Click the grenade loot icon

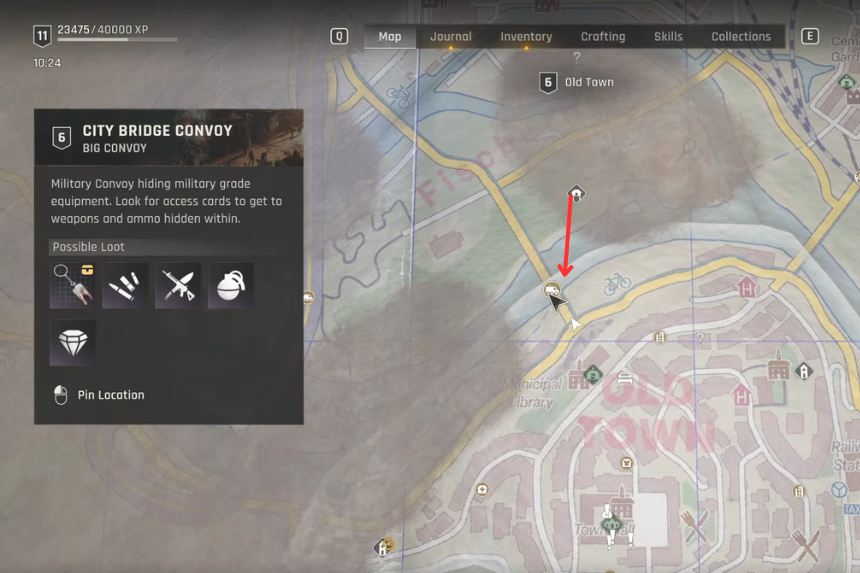pos(230,286)
